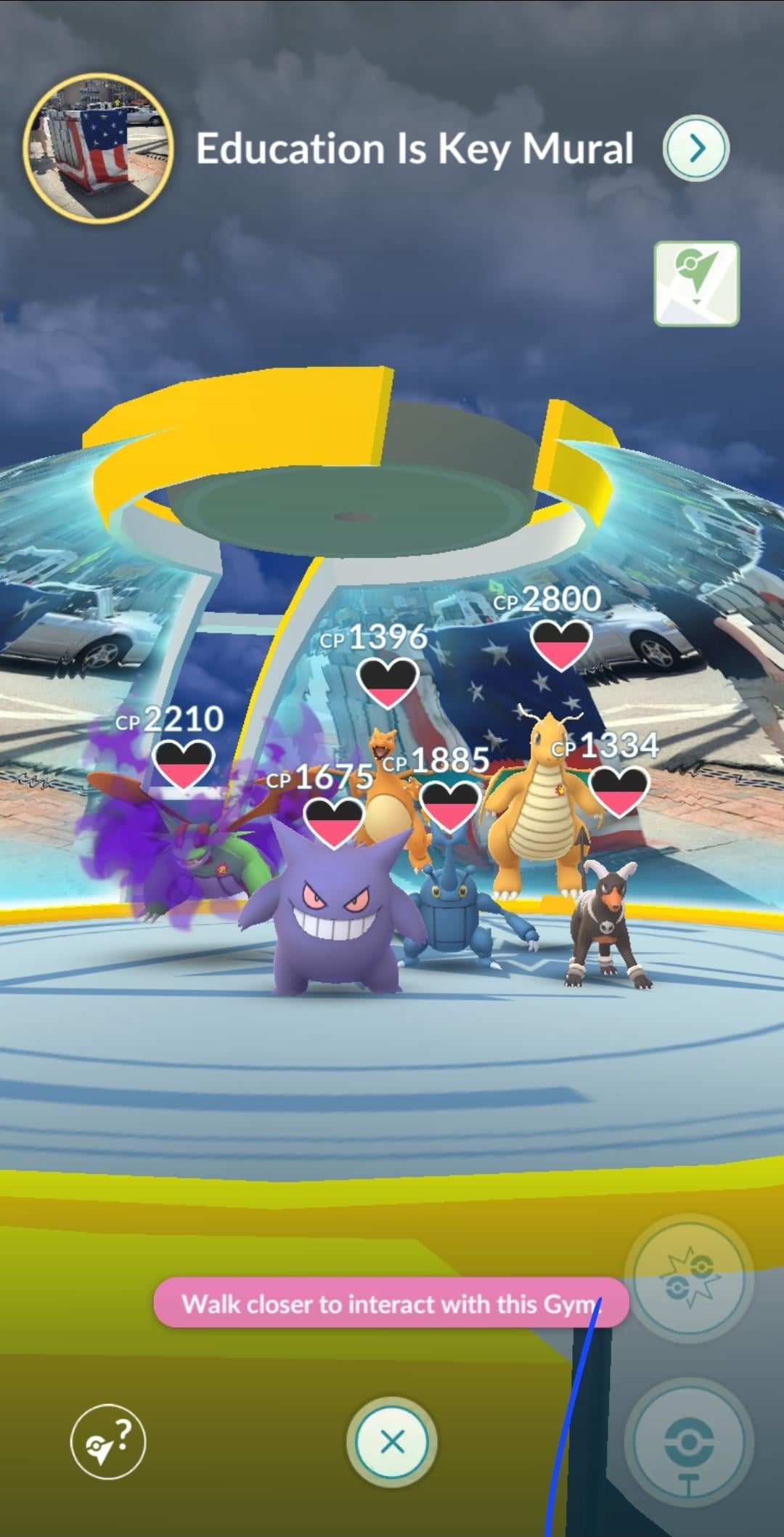The height and width of the screenshot is (1537, 784).
Task: Tap the gym battle button
Action: click(x=689, y=1279)
